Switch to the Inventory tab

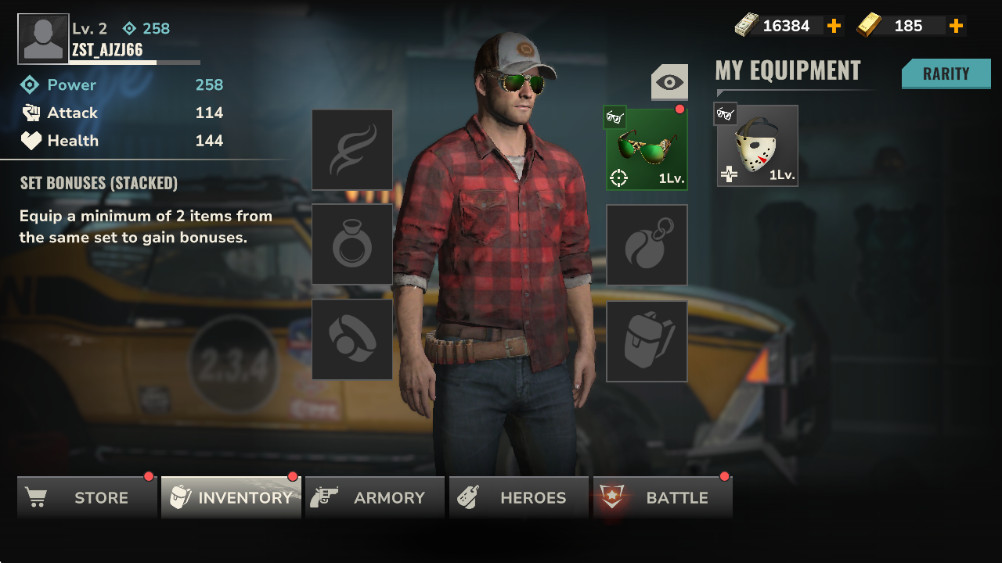pyautogui.click(x=231, y=497)
